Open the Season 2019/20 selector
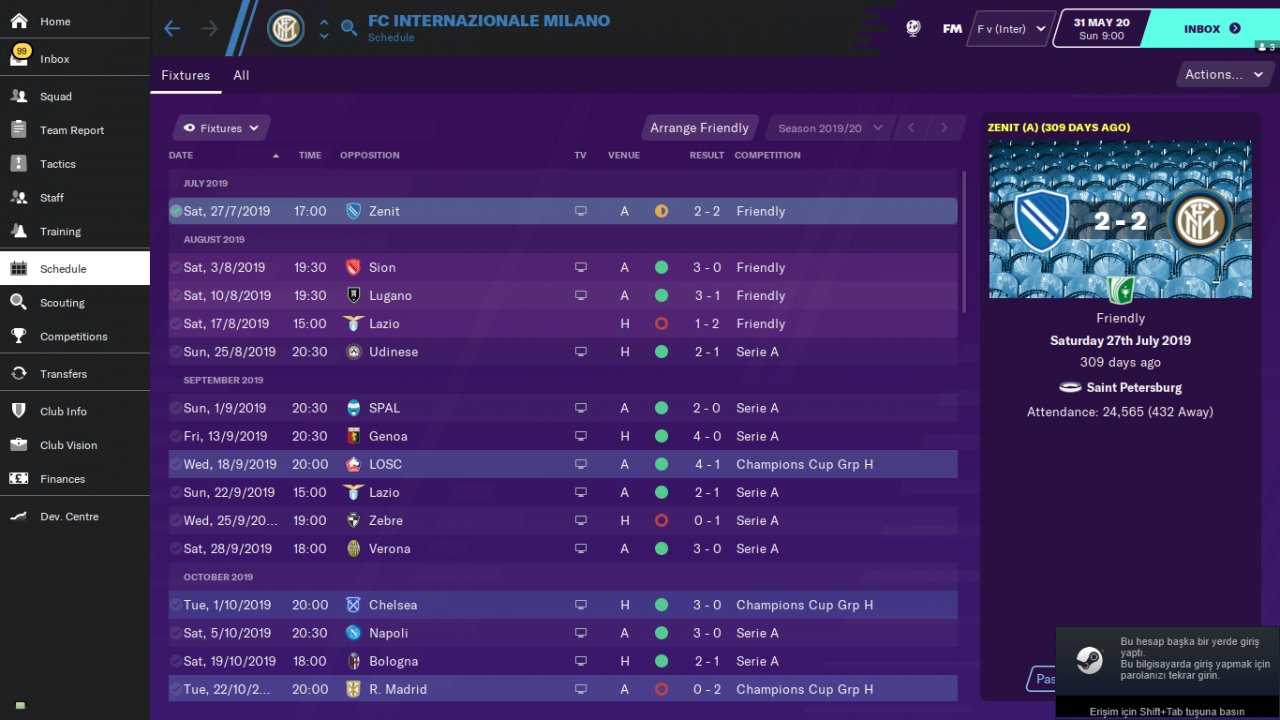This screenshot has height=720, width=1280. pos(830,128)
